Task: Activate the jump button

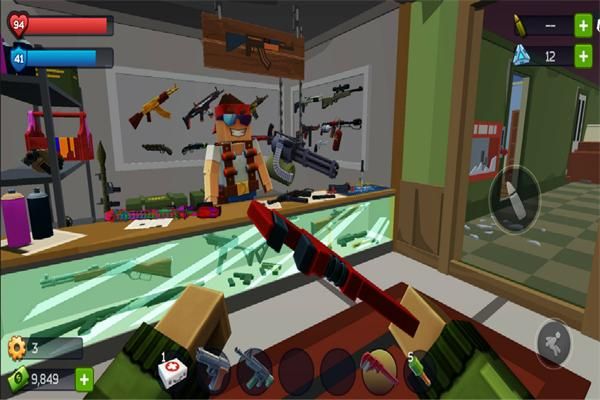Action: [553, 343]
